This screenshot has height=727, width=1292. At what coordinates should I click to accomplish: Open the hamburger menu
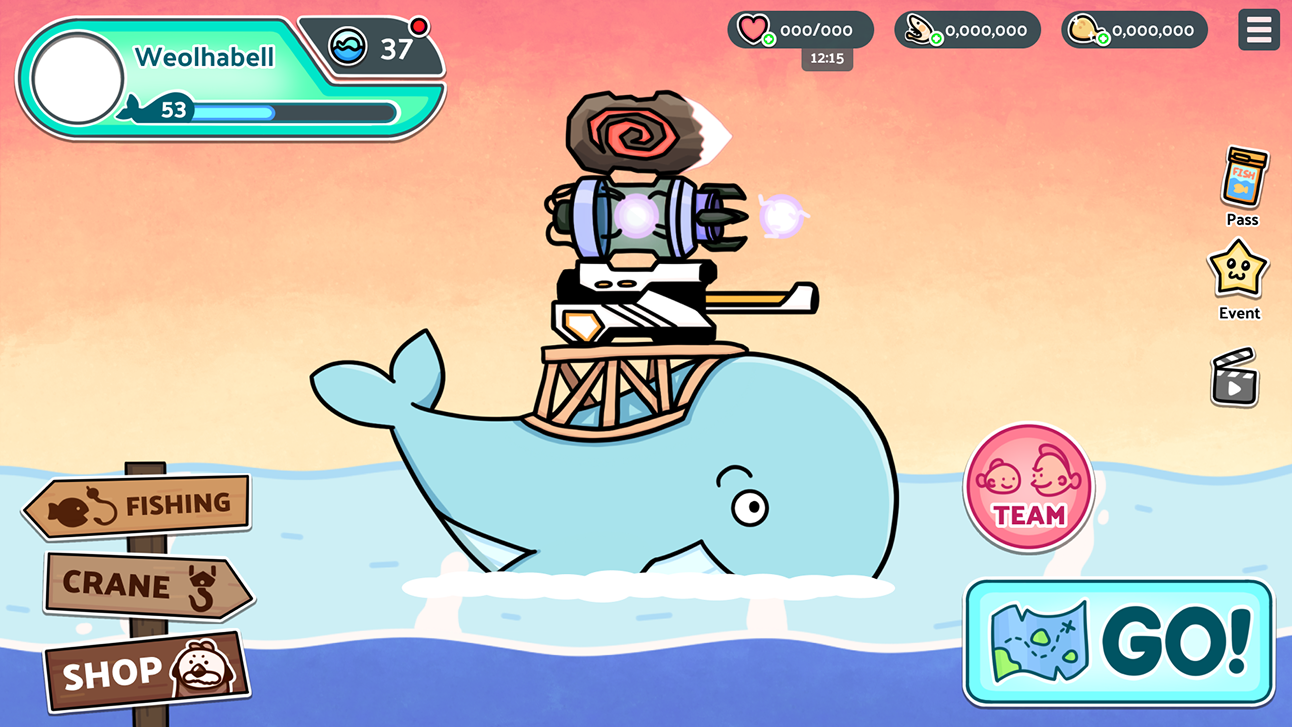coord(1258,30)
